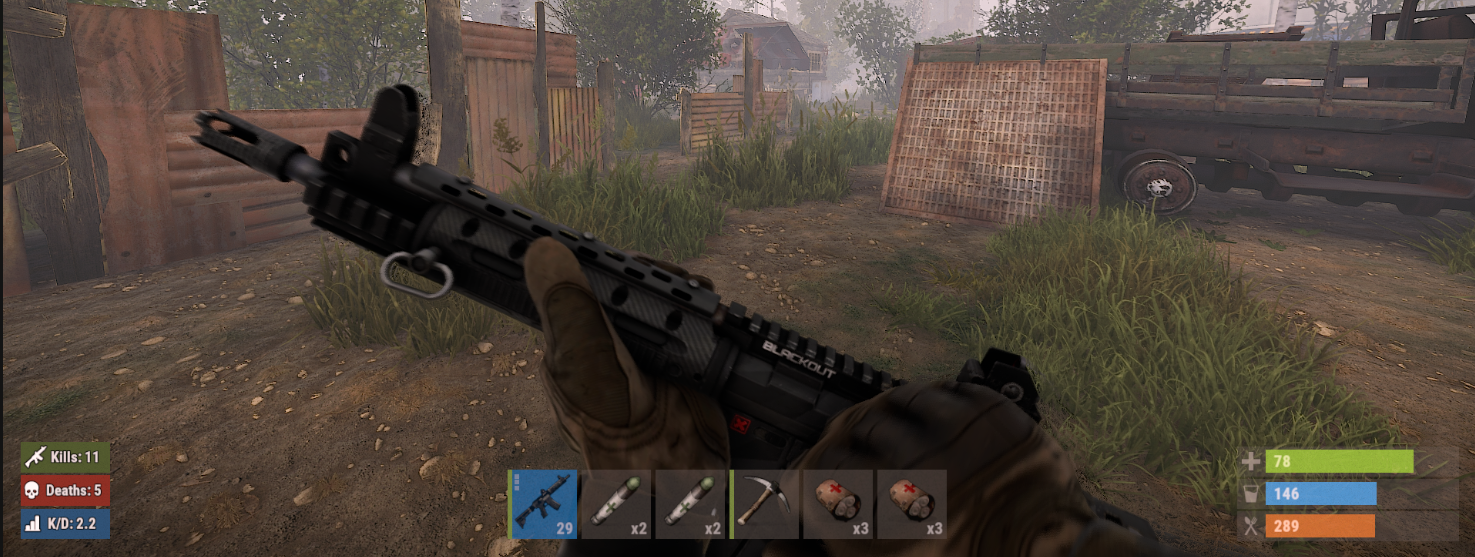
Task: Select the assault rifle hotbar slot
Action: [544, 504]
